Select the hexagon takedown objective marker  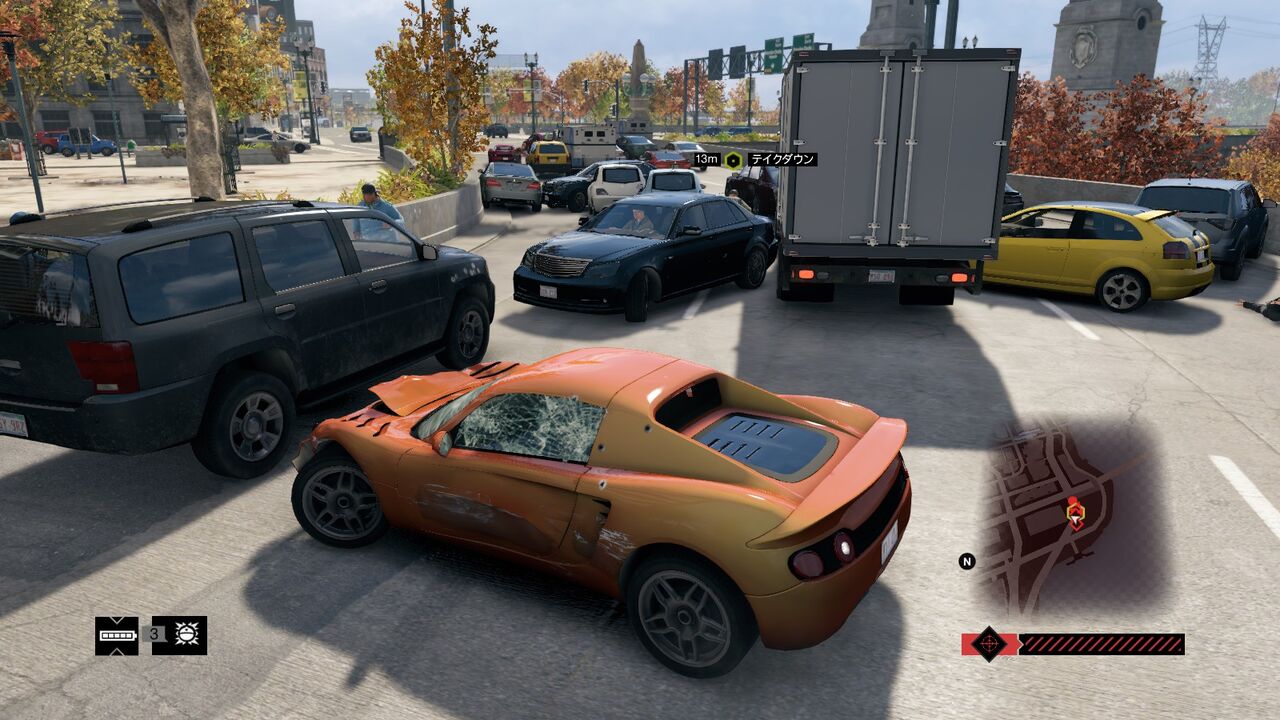733,160
